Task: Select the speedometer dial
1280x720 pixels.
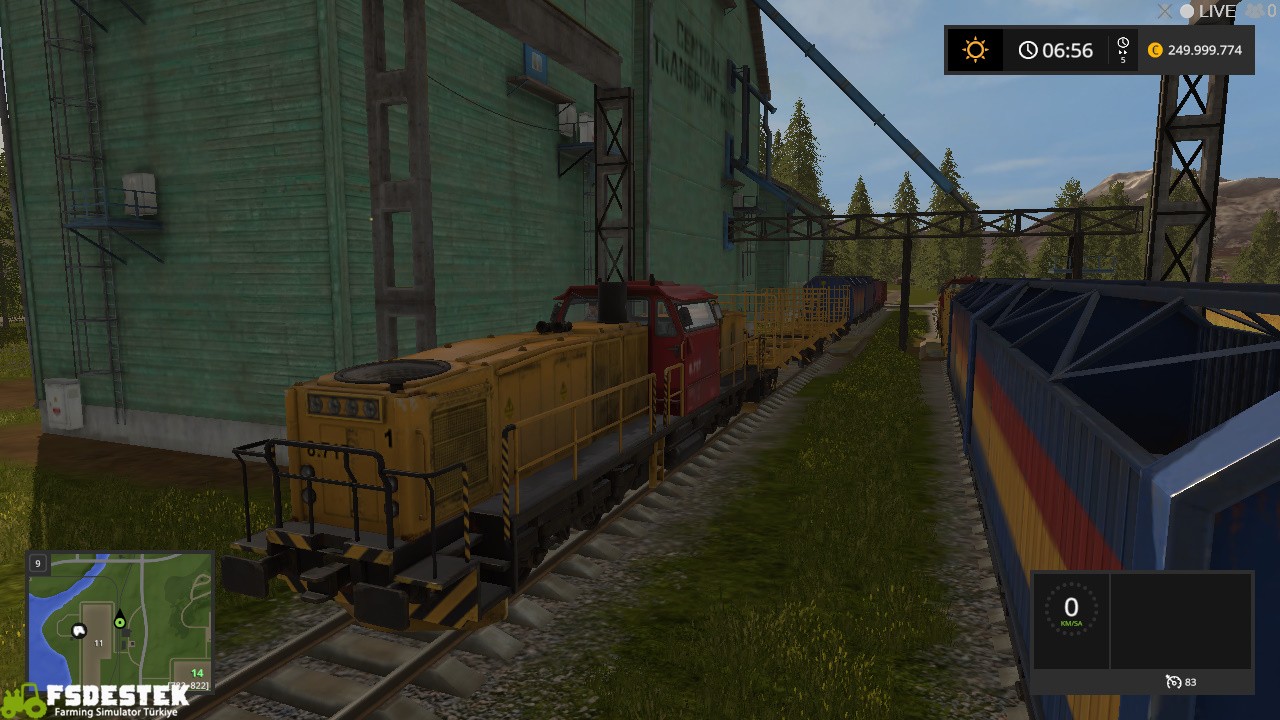Action: [x=1071, y=608]
